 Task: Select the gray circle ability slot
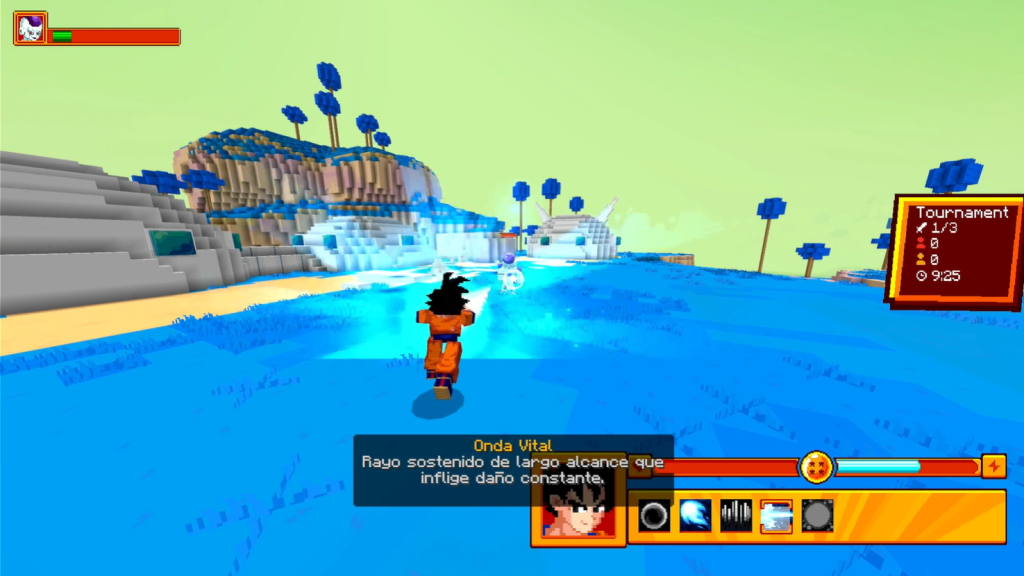[x=817, y=516]
